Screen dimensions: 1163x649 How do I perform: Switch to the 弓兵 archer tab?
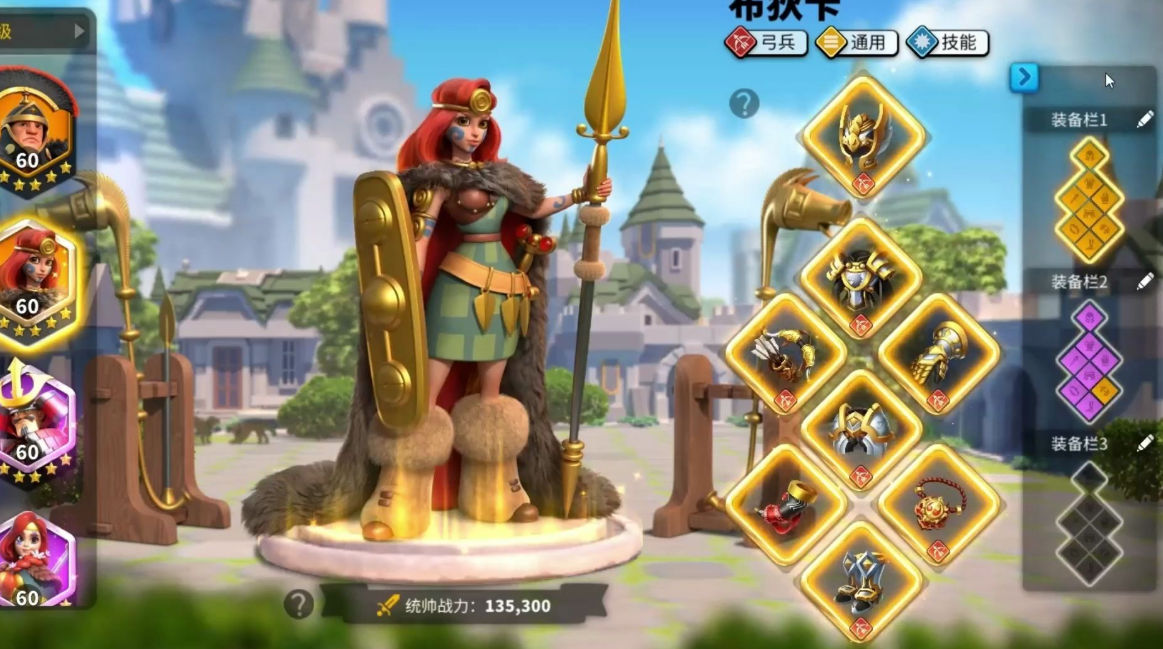(x=766, y=43)
